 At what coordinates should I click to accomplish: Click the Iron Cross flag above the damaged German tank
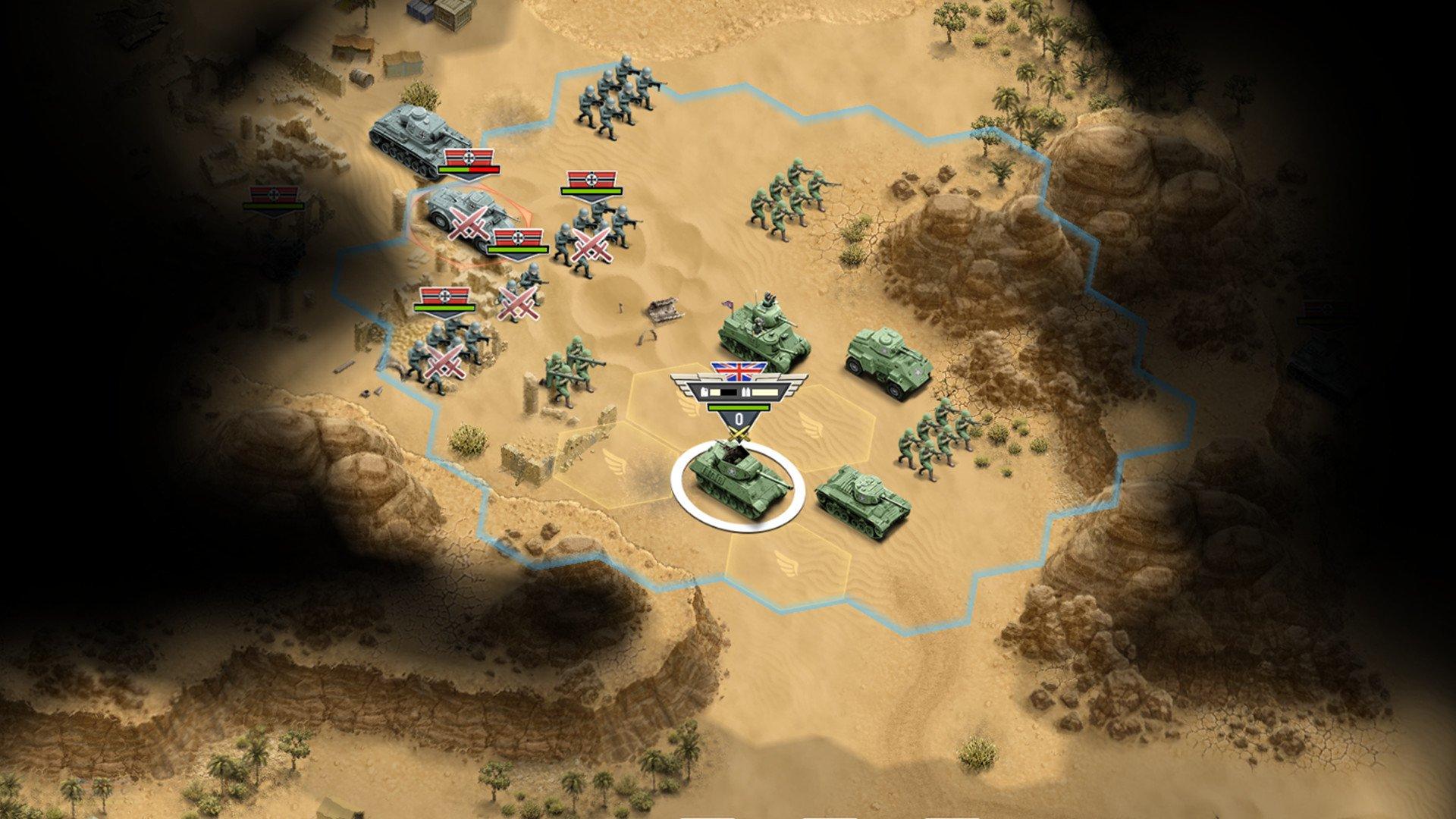pyautogui.click(x=469, y=158)
